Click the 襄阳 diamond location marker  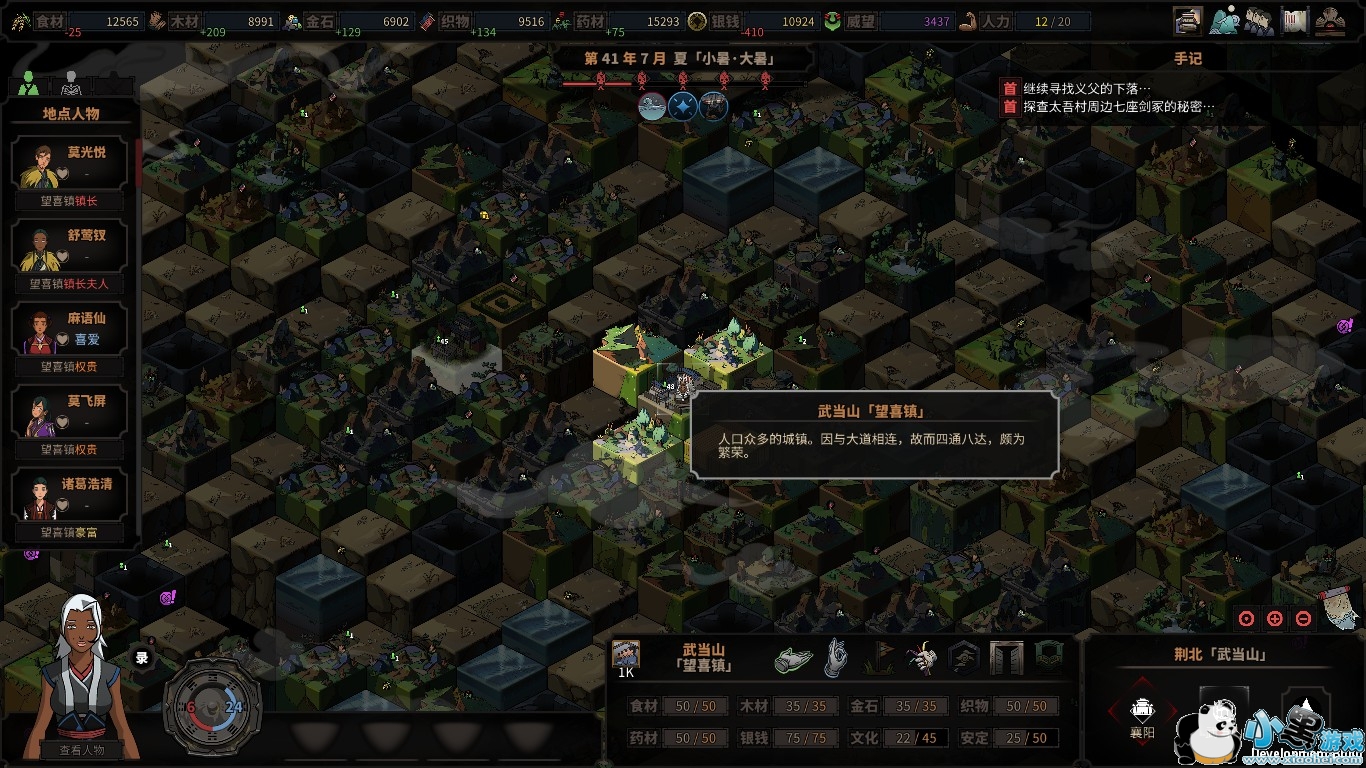[x=1142, y=712]
